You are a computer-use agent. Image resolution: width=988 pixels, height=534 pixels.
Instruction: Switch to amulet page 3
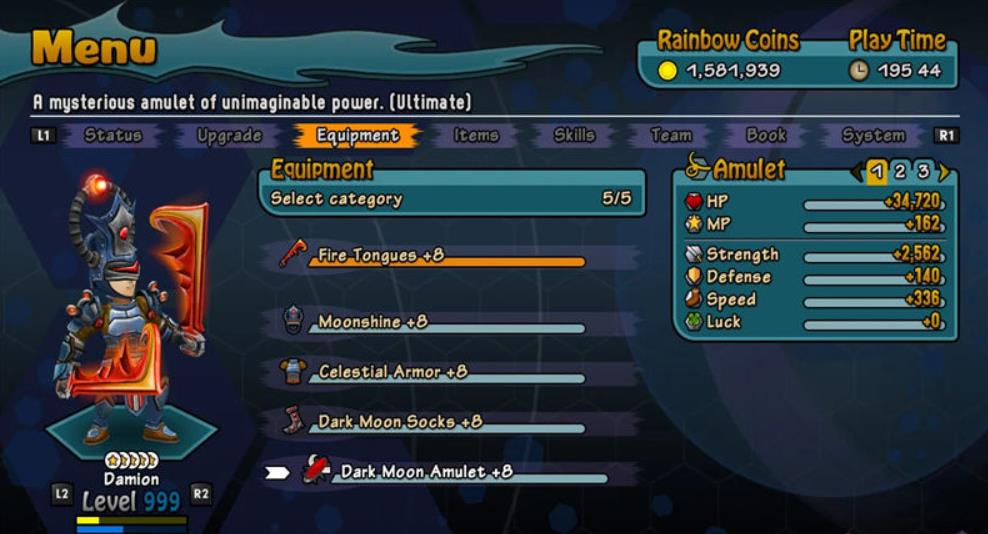click(x=923, y=171)
